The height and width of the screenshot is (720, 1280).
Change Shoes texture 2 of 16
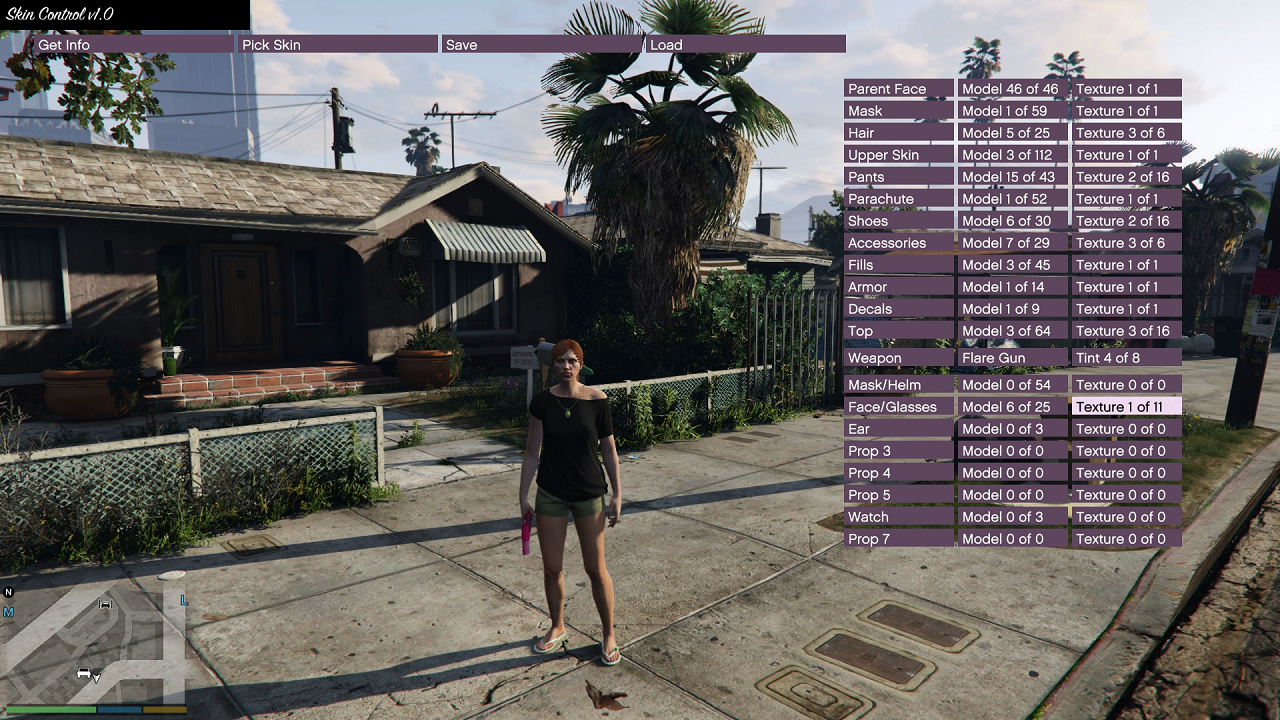(x=1127, y=221)
